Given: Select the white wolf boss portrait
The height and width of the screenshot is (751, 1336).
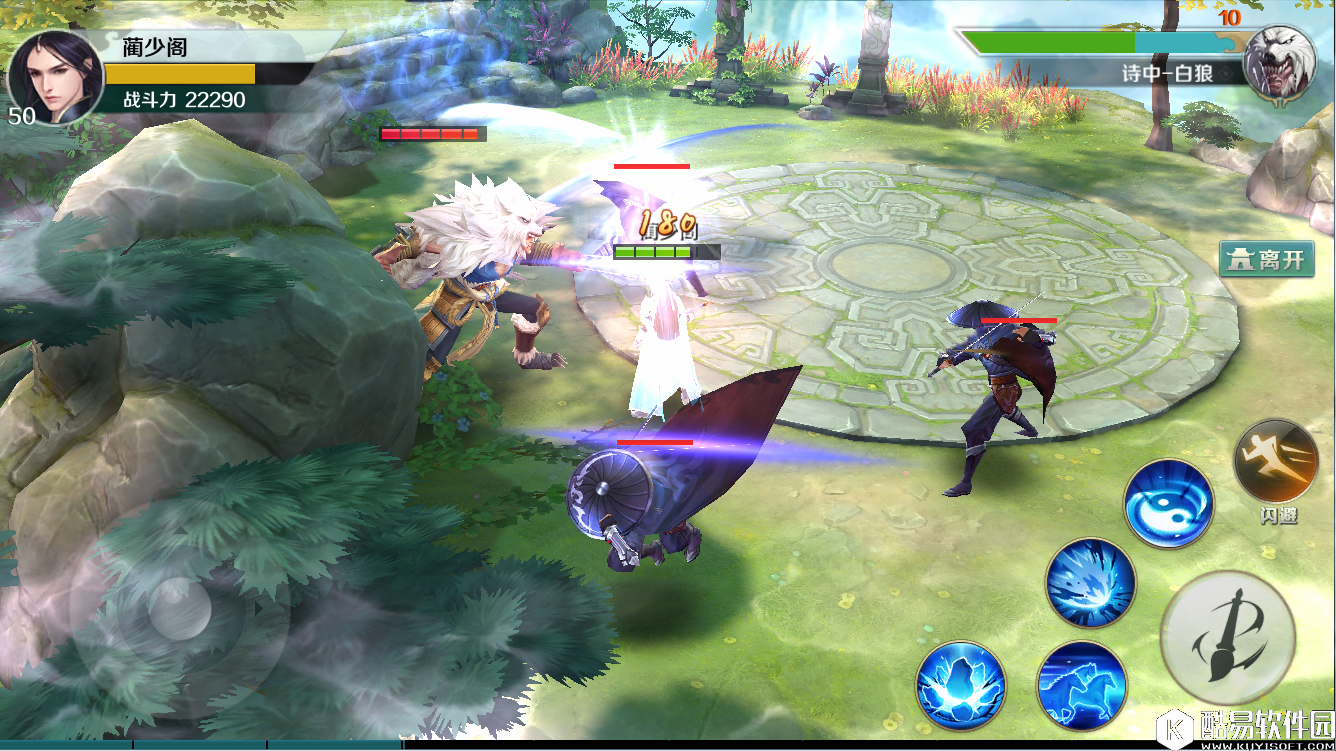Looking at the screenshot, I should (x=1279, y=62).
